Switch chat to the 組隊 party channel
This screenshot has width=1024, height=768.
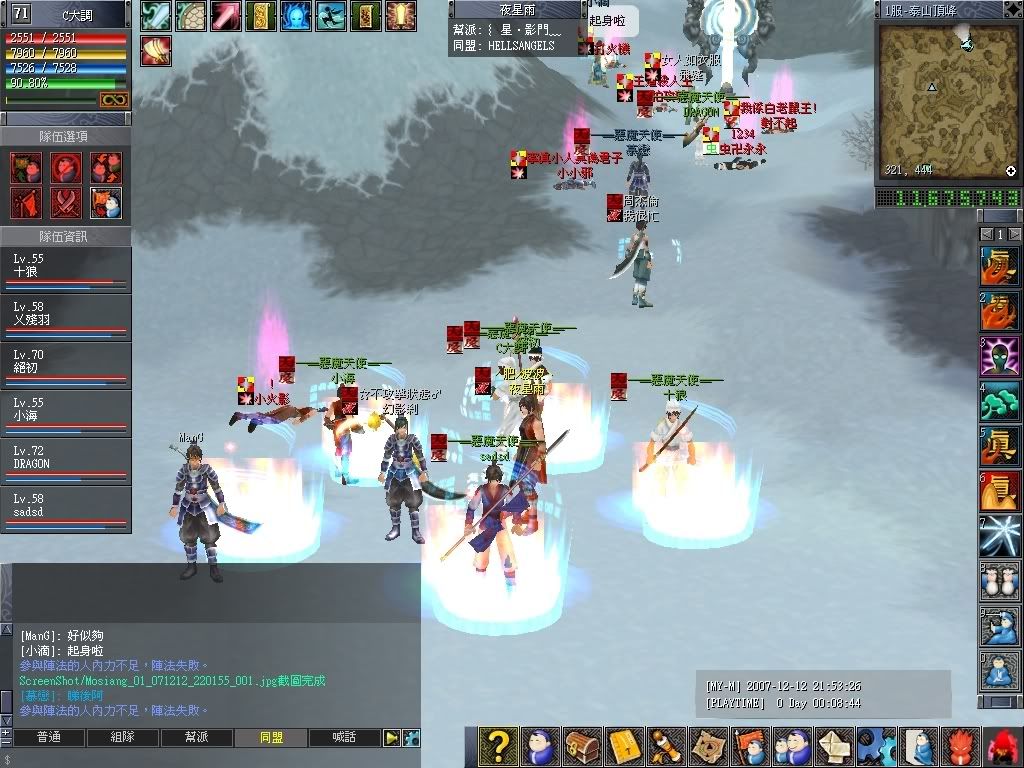(122, 738)
